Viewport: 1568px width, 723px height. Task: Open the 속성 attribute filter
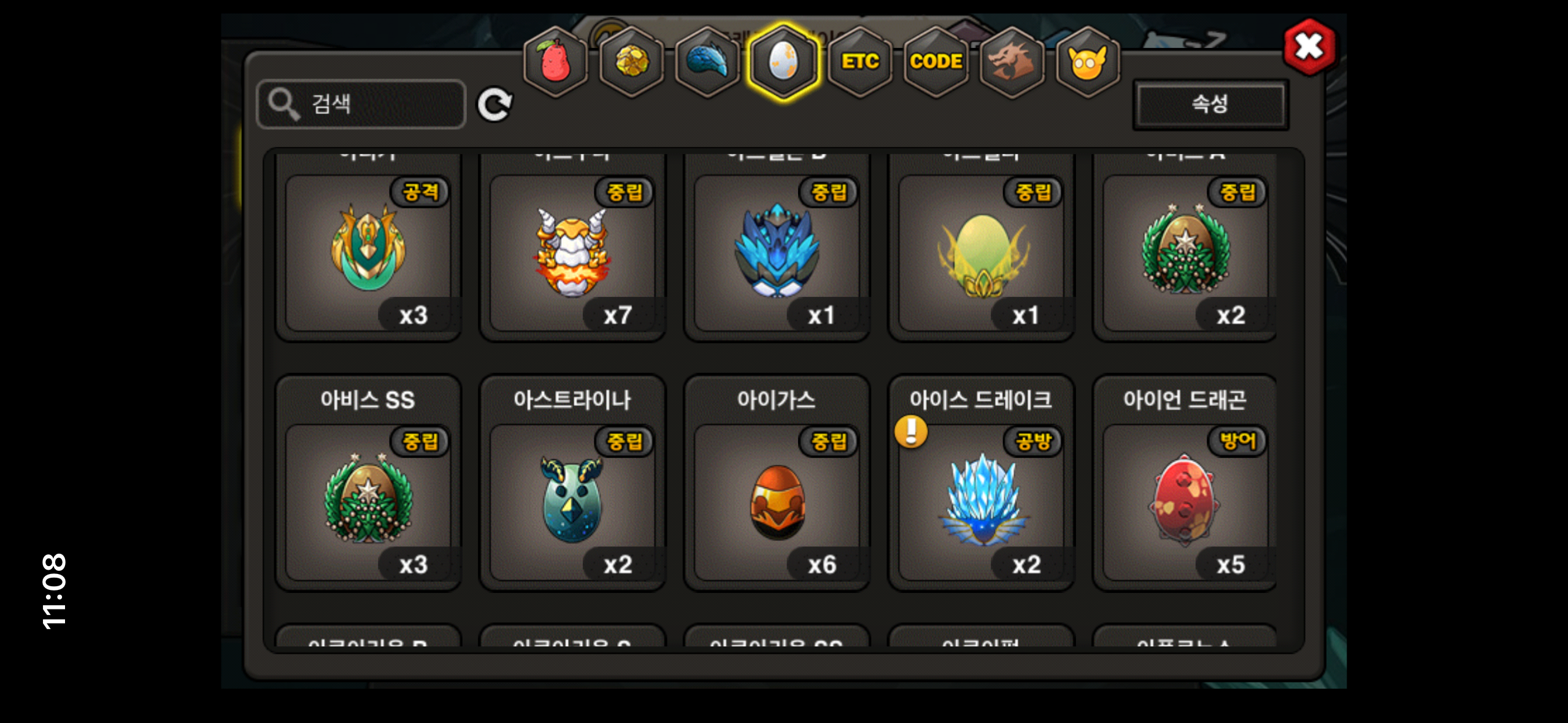point(1210,104)
